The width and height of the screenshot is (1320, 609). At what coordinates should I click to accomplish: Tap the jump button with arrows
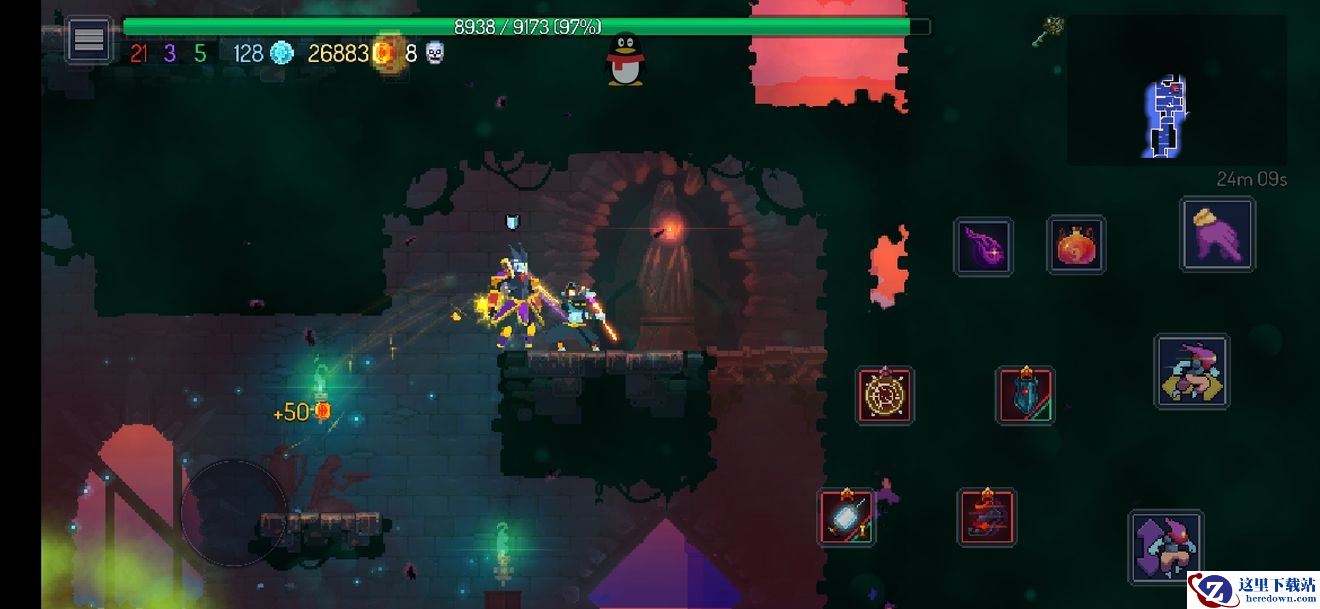coord(1165,548)
